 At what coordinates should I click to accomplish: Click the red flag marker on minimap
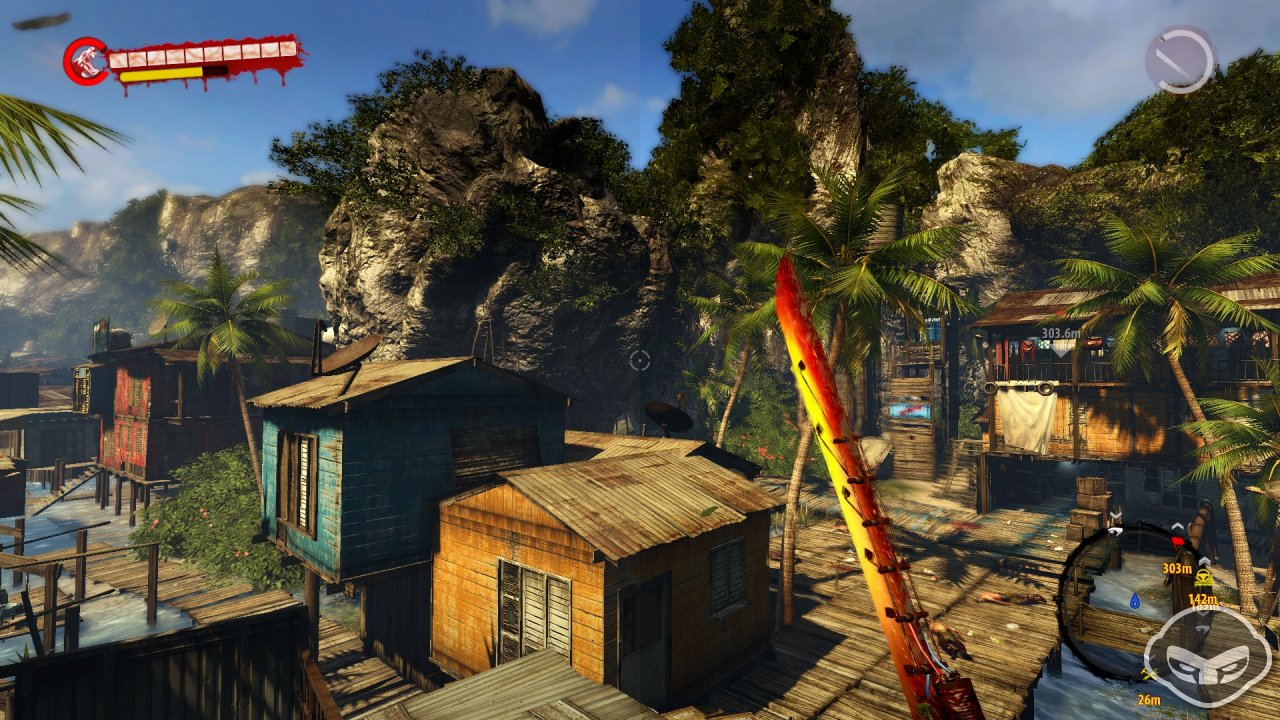pos(1177,541)
